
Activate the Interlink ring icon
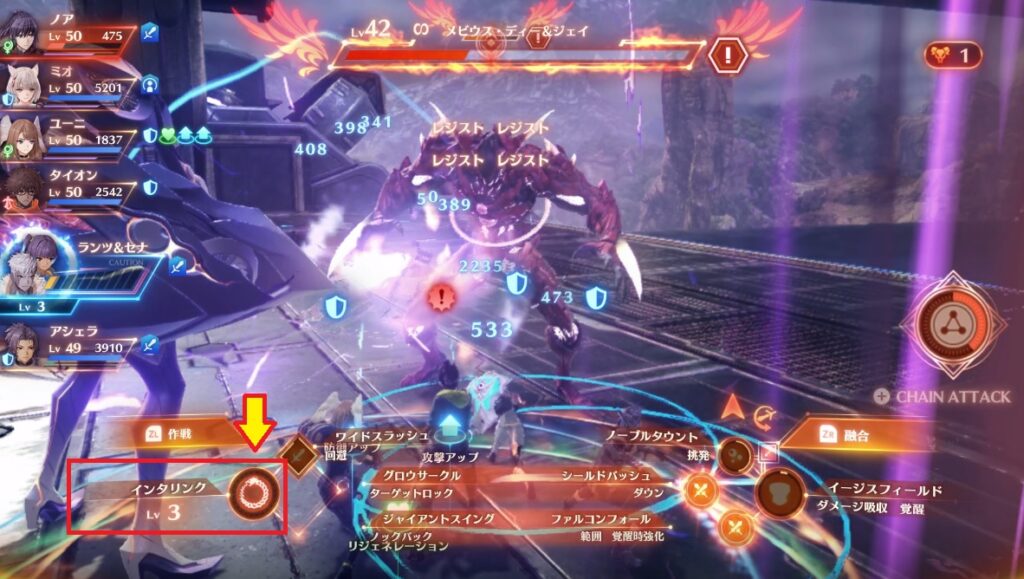click(x=253, y=491)
